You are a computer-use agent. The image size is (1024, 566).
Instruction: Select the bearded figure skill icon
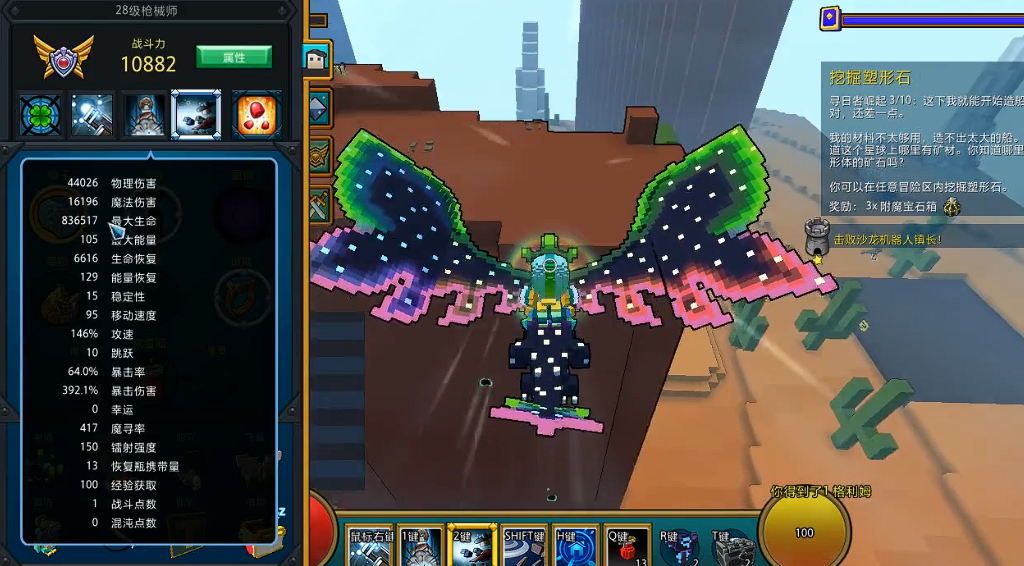point(144,114)
